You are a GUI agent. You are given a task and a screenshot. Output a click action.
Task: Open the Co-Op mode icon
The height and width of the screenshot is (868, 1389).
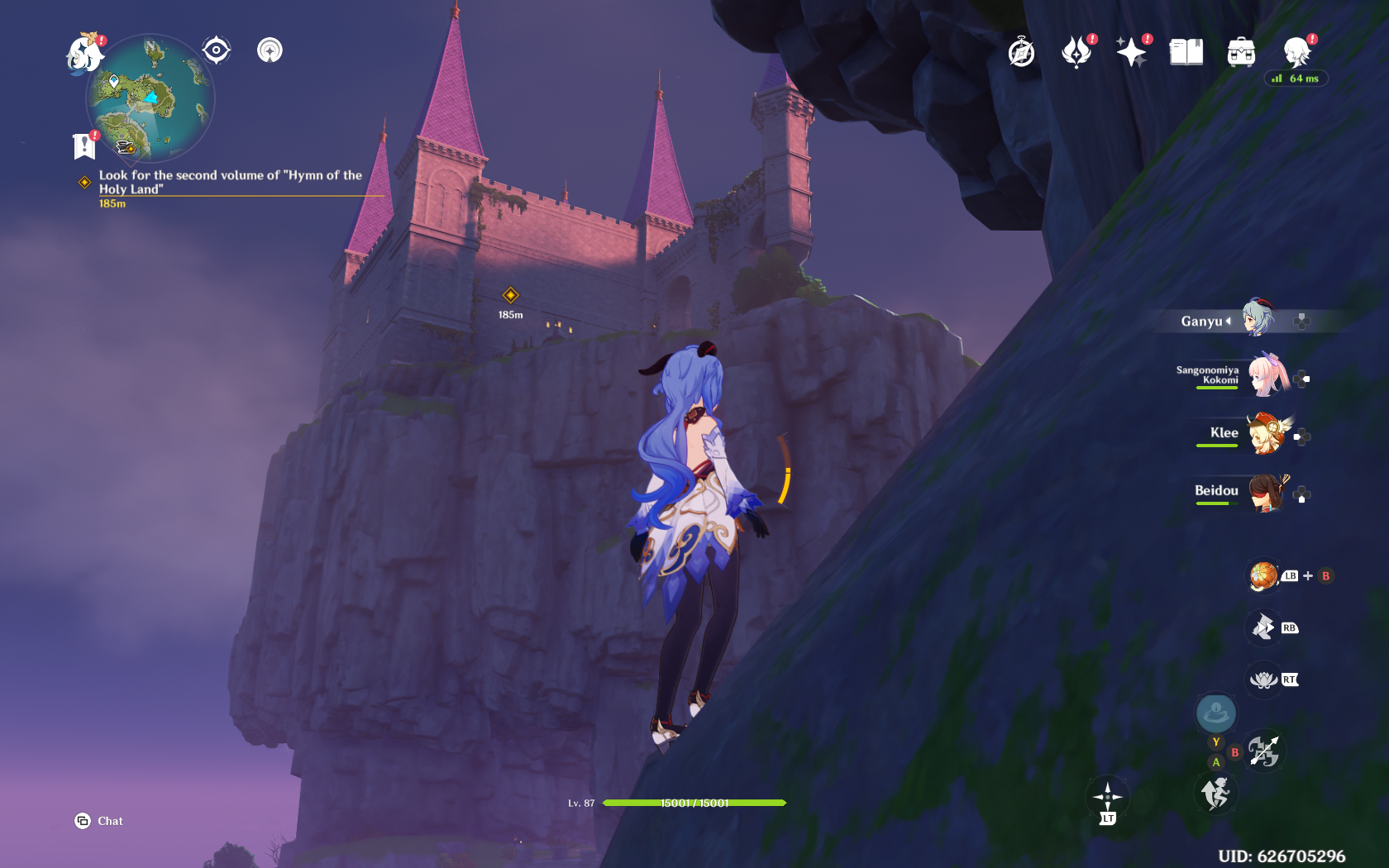[x=1296, y=53]
